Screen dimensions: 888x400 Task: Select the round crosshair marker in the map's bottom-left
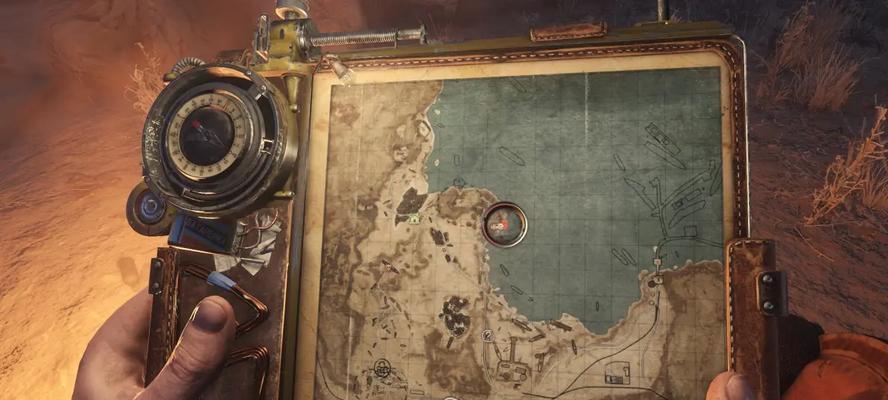tap(383, 369)
